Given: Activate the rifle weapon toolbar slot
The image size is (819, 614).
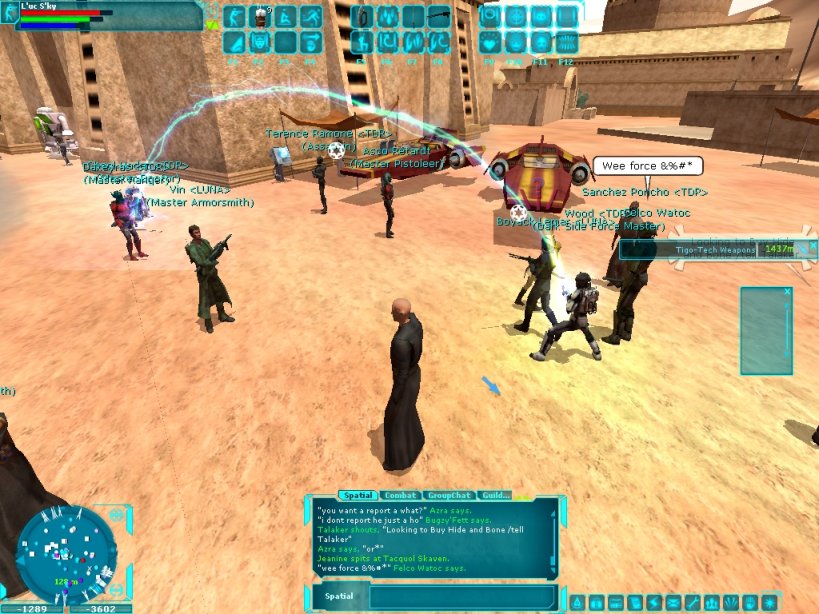Looking at the screenshot, I should tap(438, 16).
